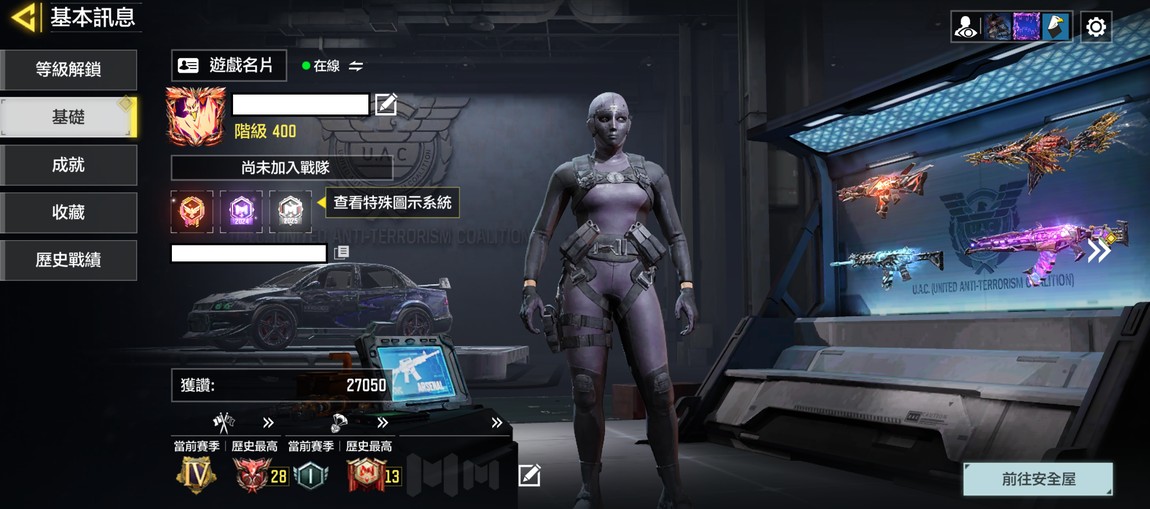The width and height of the screenshot is (1150, 509).
Task: Click the profile visibility eye icon
Action: click(966, 27)
